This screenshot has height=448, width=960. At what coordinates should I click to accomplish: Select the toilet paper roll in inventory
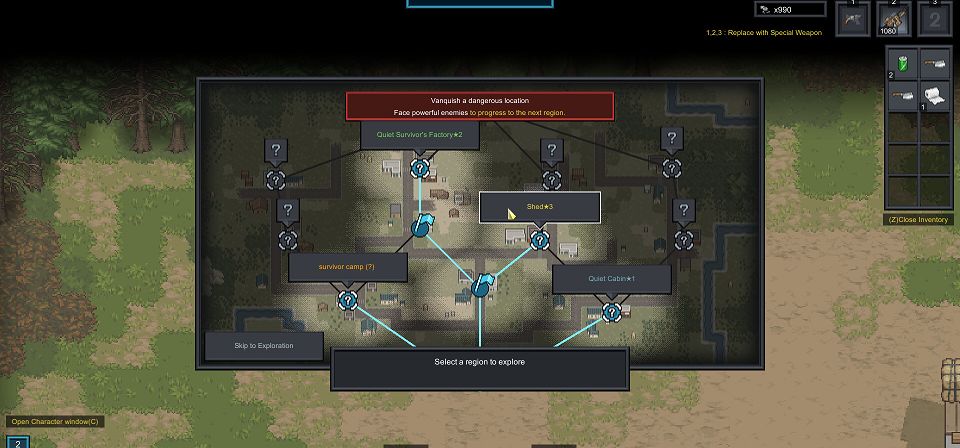click(x=934, y=96)
